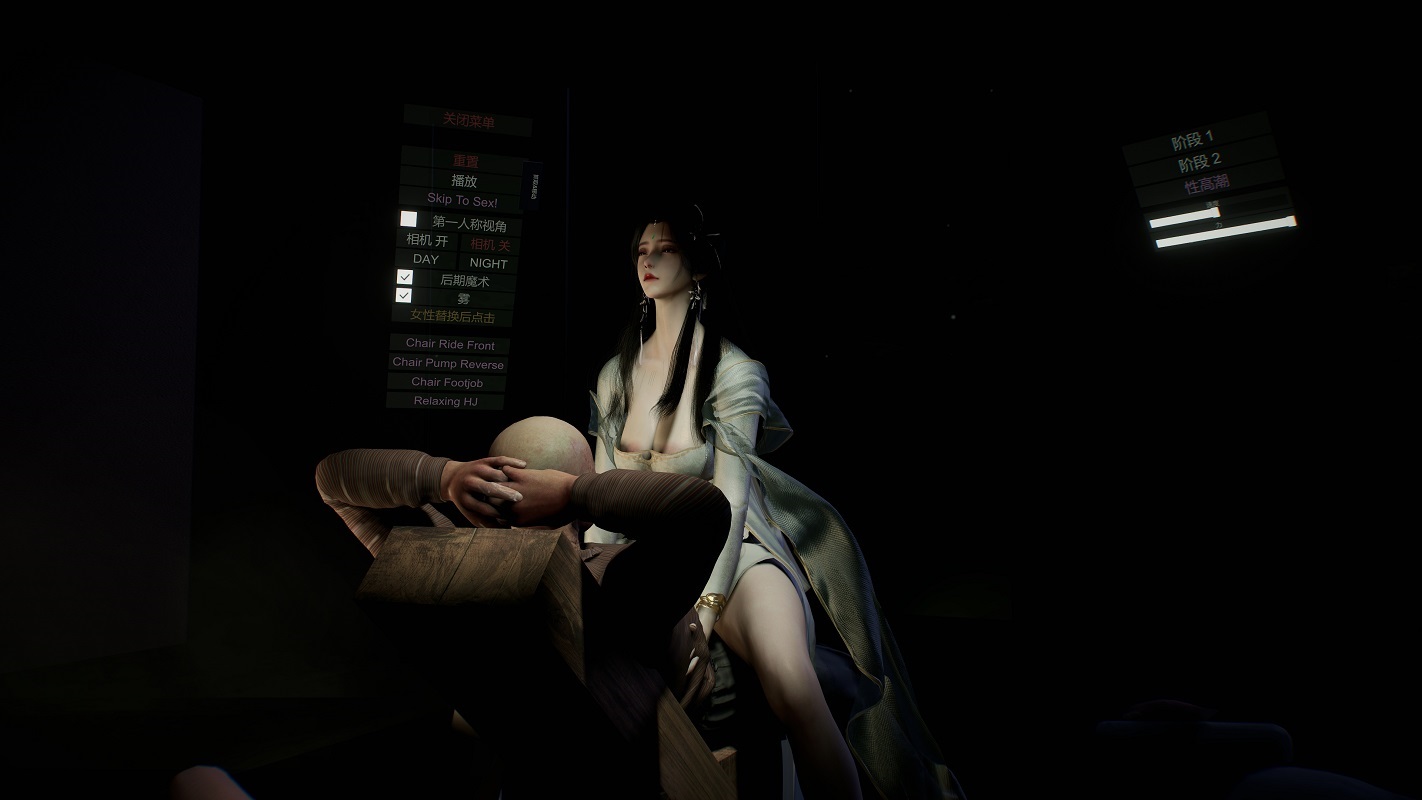1422x800 pixels.
Task: Disable the 雾 fog checkbox
Action: pyautogui.click(x=404, y=296)
